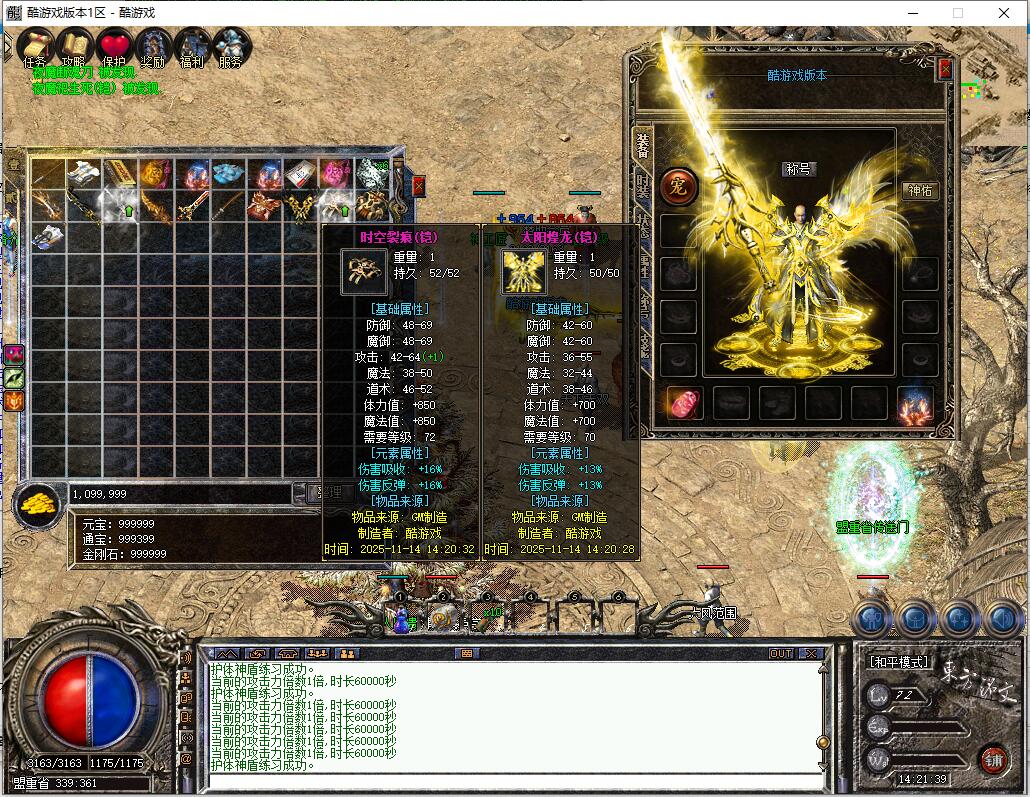Open the 称号 title button
1030x797 pixels.
(799, 169)
